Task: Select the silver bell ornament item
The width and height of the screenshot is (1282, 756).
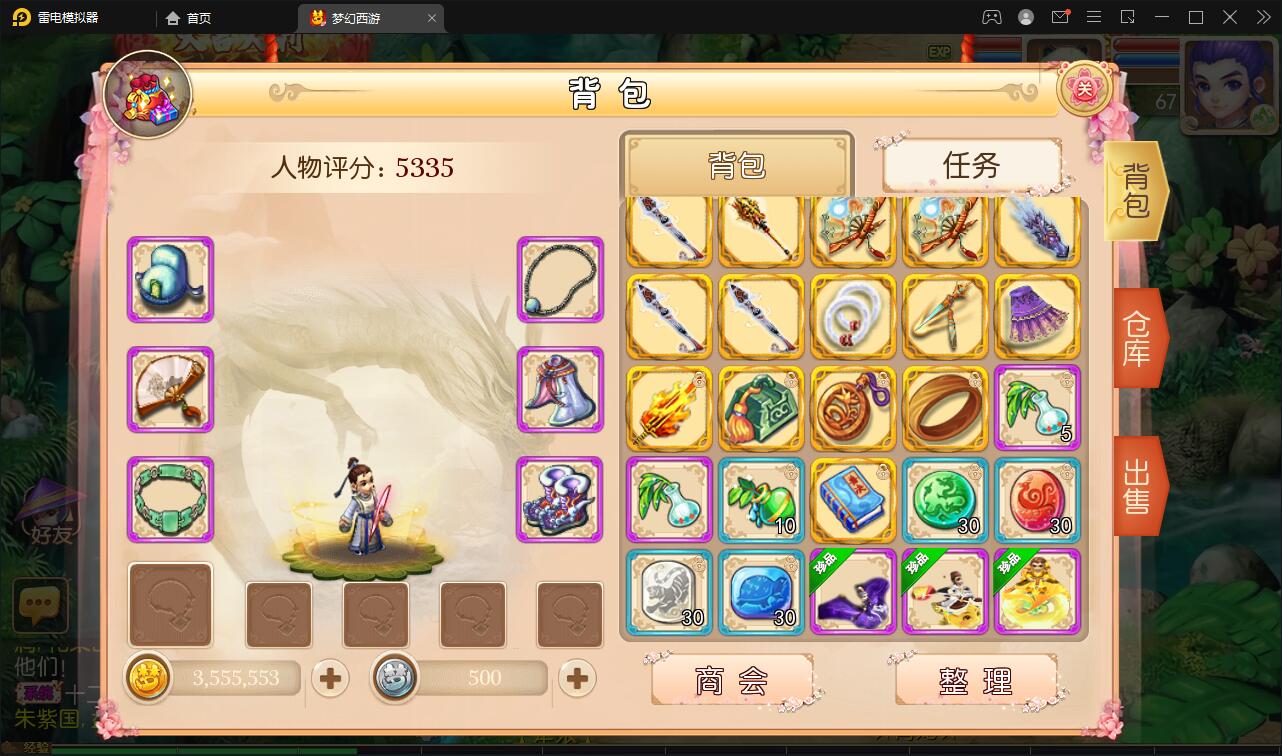Action: [559, 390]
